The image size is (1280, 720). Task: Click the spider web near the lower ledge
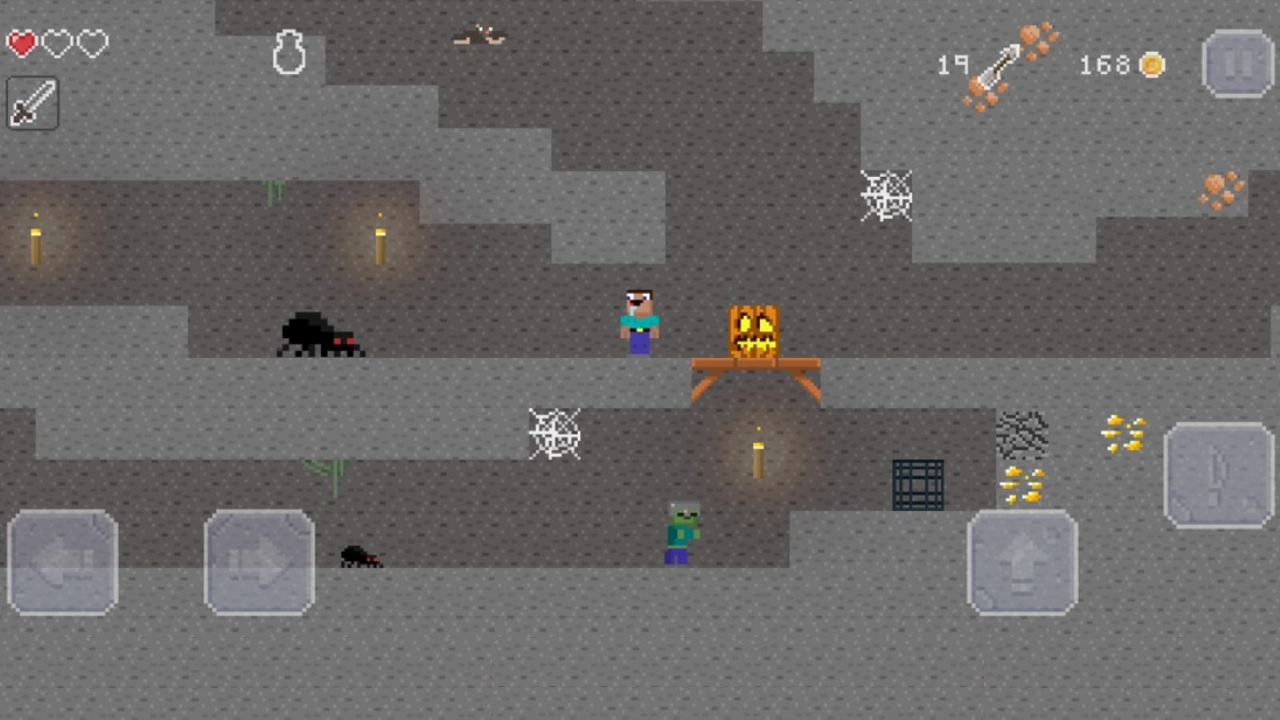coord(554,432)
